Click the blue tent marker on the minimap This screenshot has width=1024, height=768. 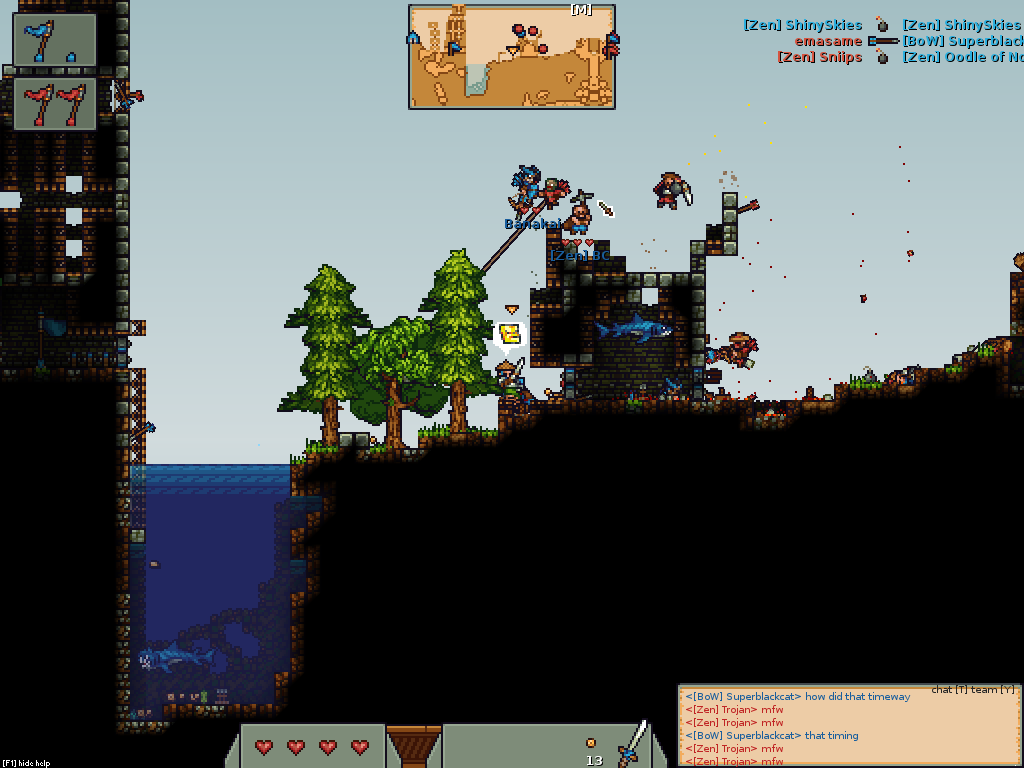[x=413, y=38]
